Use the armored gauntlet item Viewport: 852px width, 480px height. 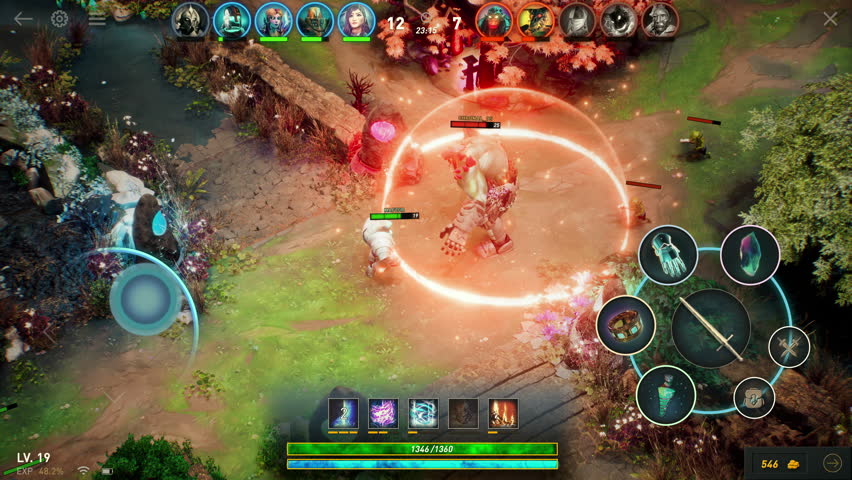[x=667, y=255]
